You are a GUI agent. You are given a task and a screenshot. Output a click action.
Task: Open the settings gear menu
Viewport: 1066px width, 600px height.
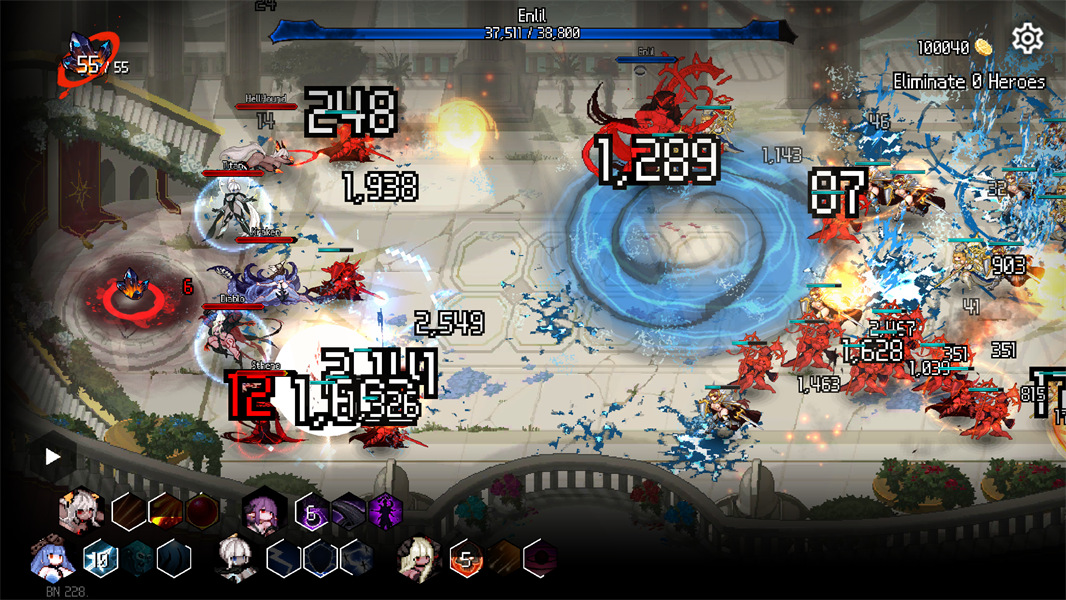1027,39
